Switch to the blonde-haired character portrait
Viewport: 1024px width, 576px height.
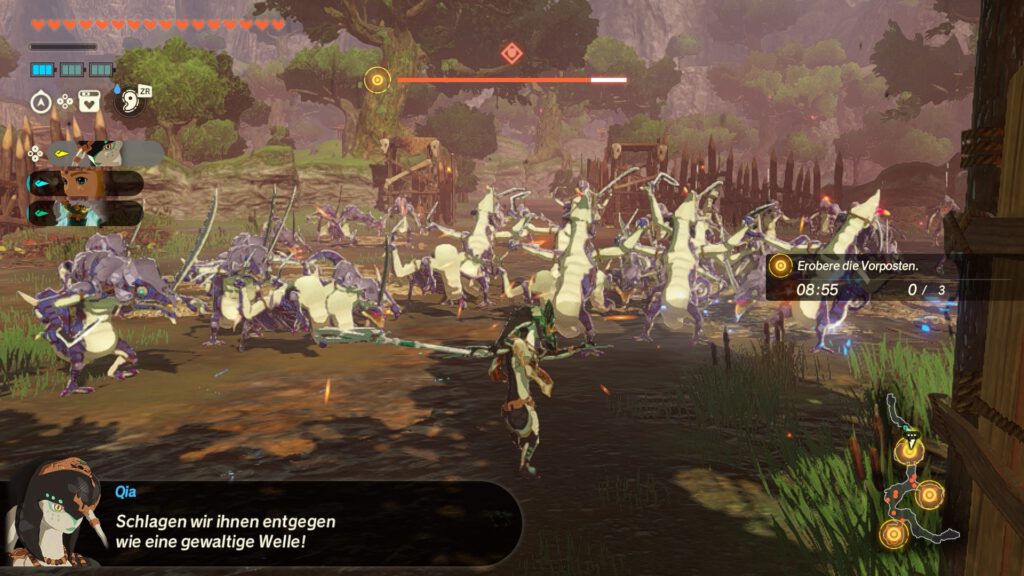point(88,183)
